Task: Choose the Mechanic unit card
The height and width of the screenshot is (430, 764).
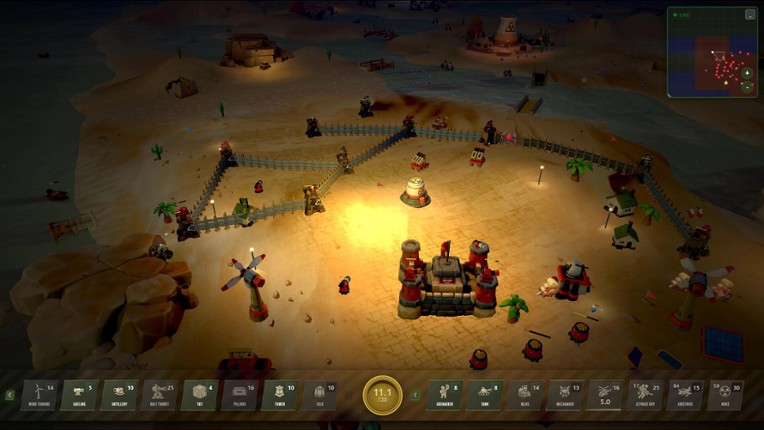Action: 564,395
